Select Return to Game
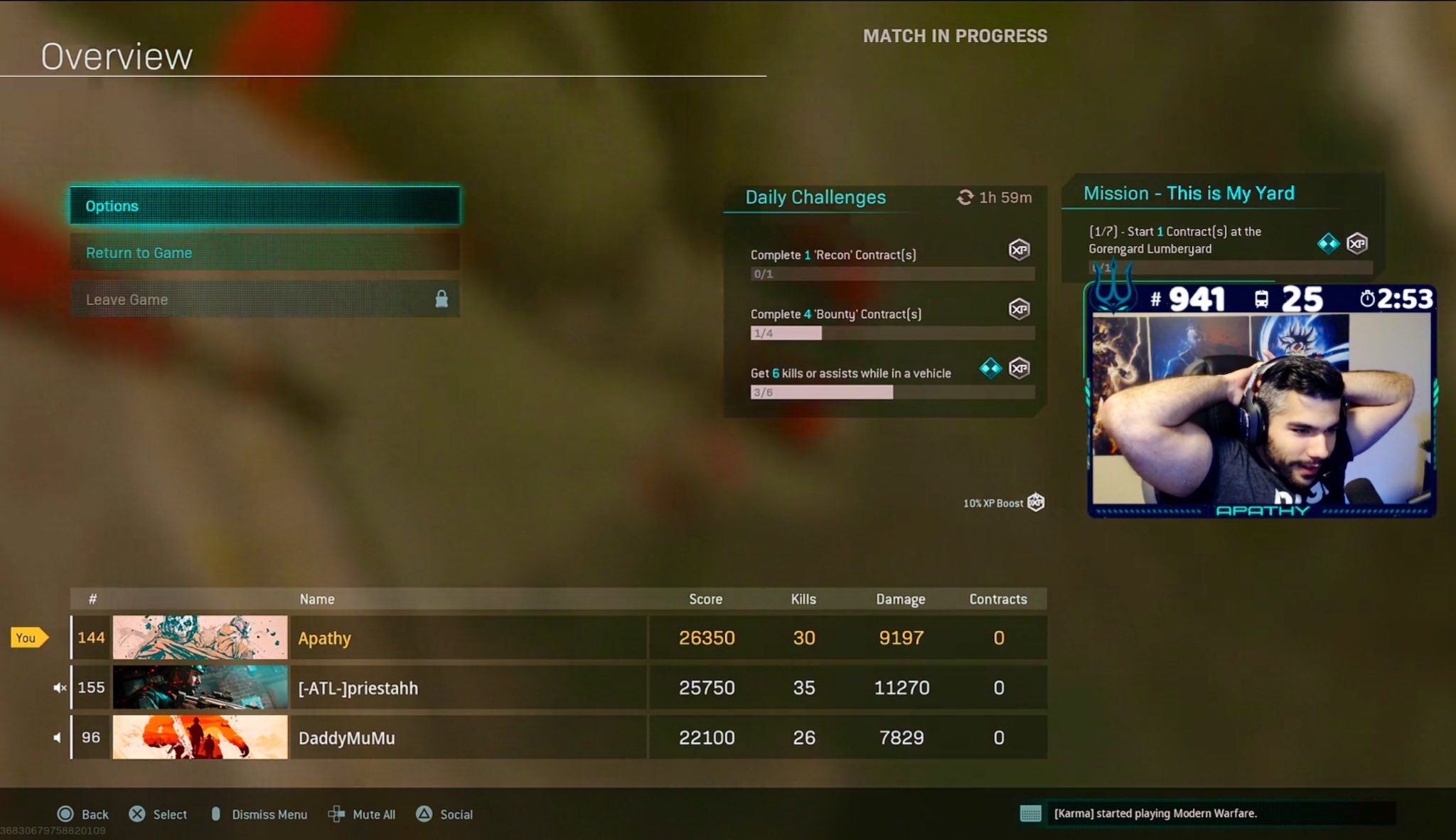 pyautogui.click(x=264, y=252)
